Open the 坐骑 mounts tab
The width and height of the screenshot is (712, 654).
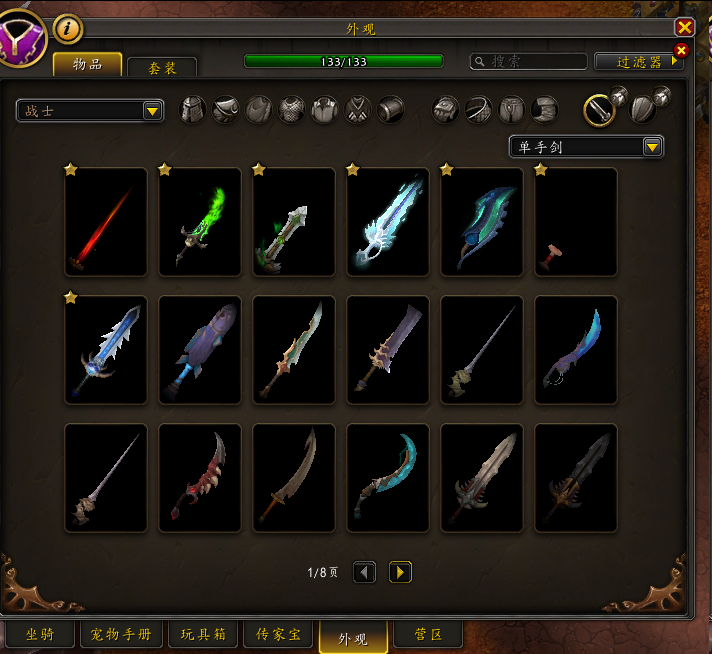(x=40, y=634)
